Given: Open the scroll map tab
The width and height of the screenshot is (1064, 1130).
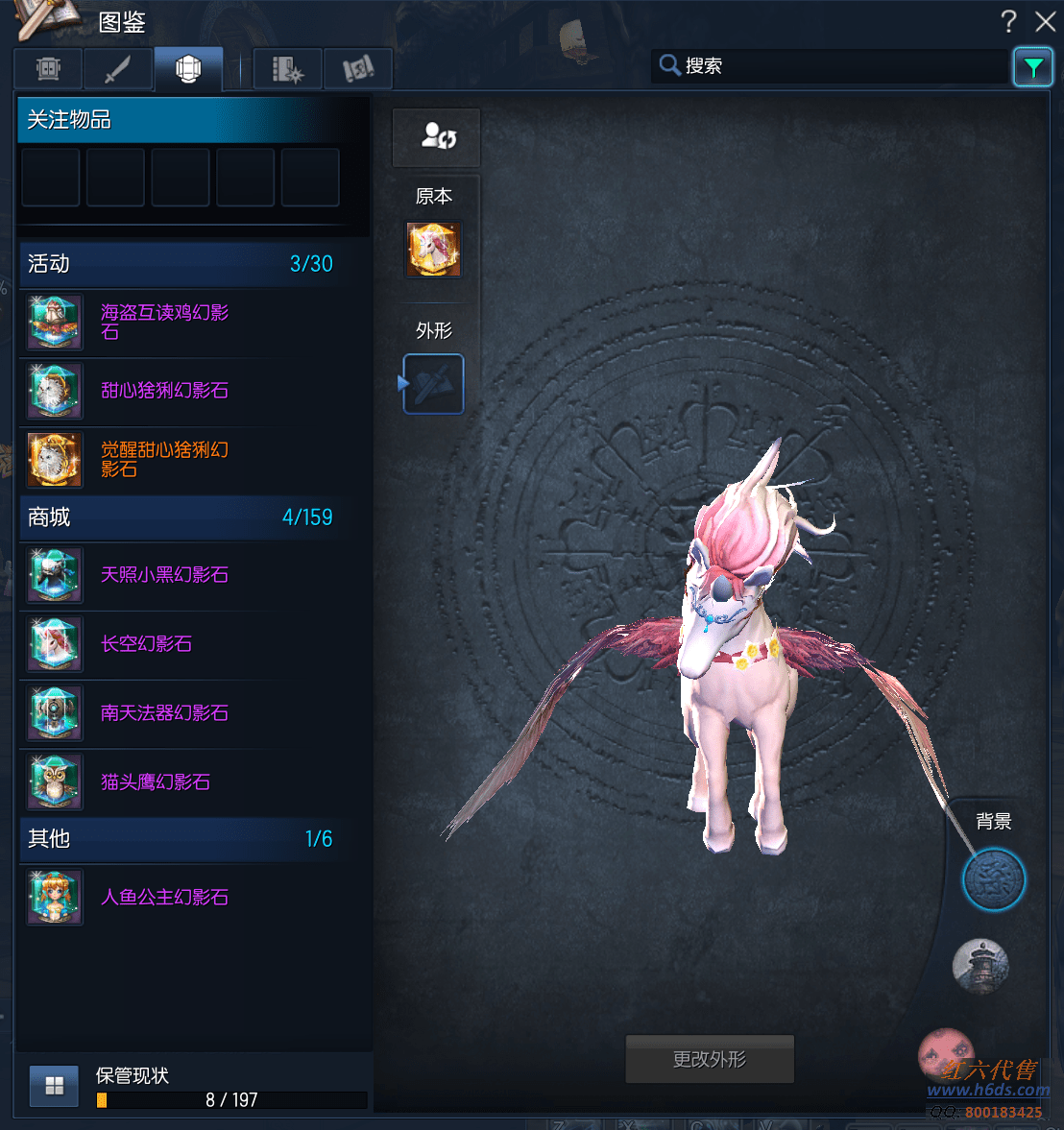Looking at the screenshot, I should 358,69.
